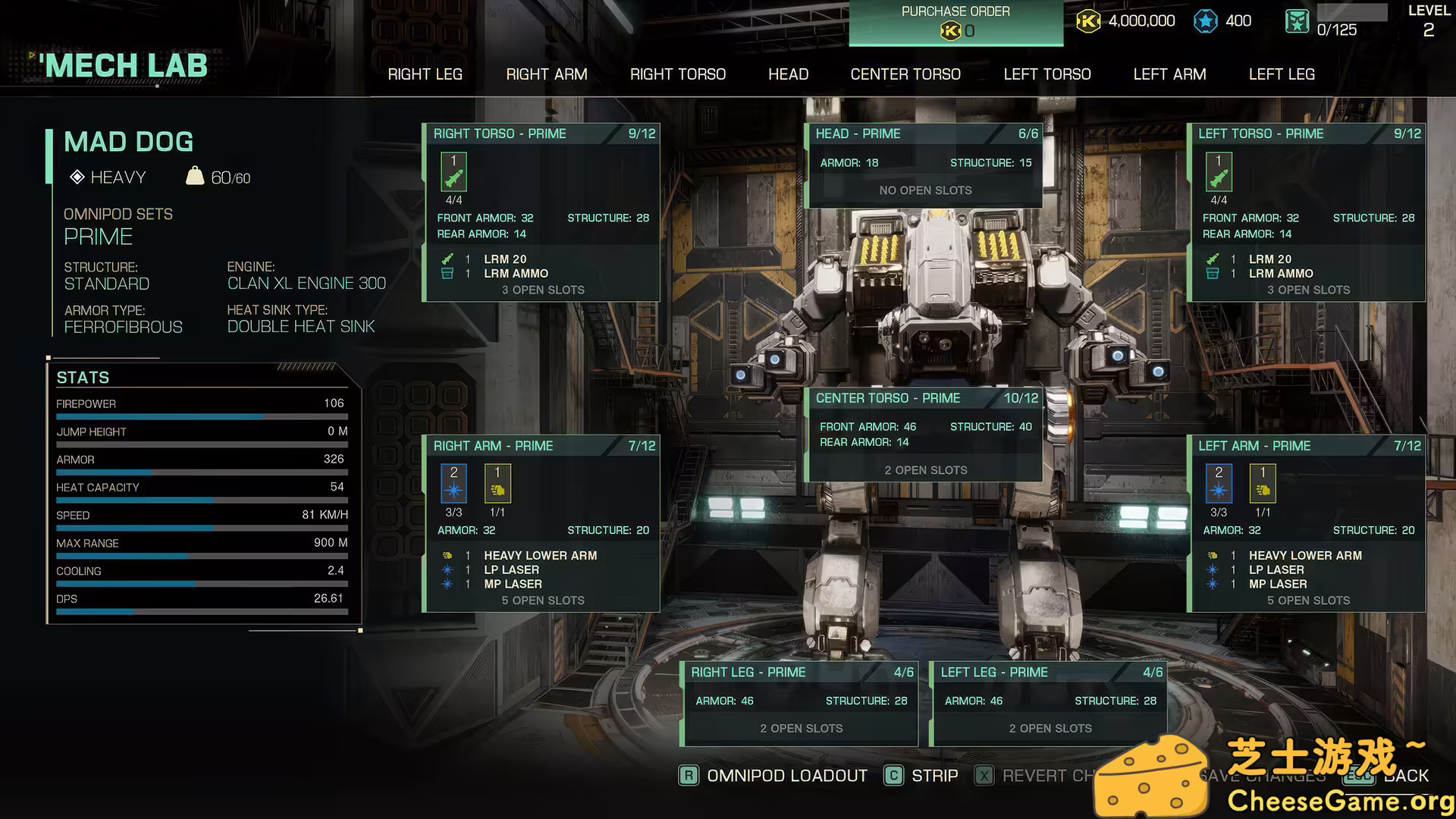This screenshot has width=1456, height=819.
Task: Click the K-bills currency icon at top
Action: click(1089, 21)
